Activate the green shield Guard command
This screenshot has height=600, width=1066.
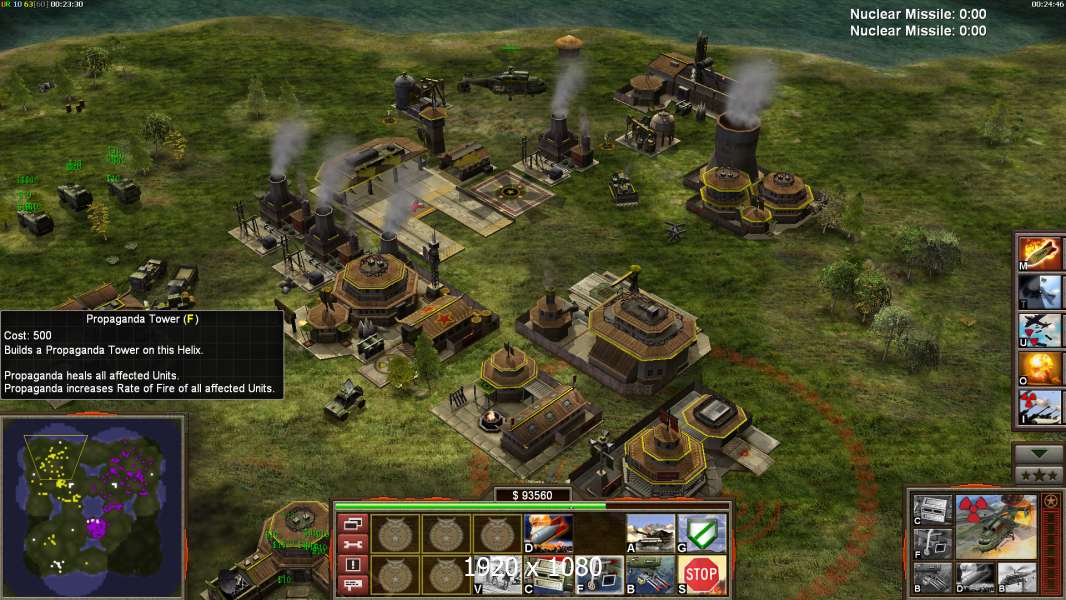pyautogui.click(x=701, y=533)
